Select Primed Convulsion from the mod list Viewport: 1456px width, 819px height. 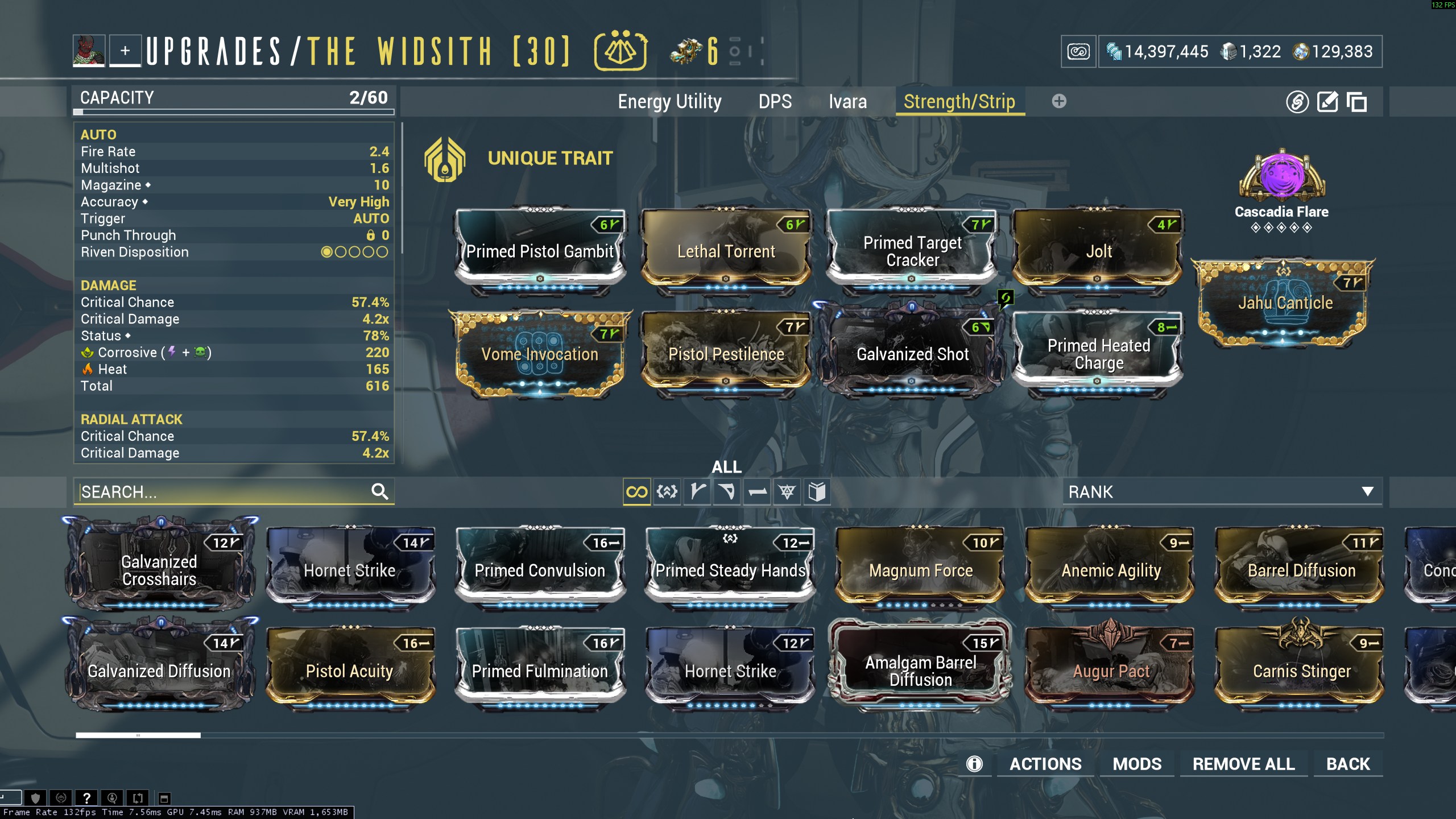pyautogui.click(x=540, y=570)
